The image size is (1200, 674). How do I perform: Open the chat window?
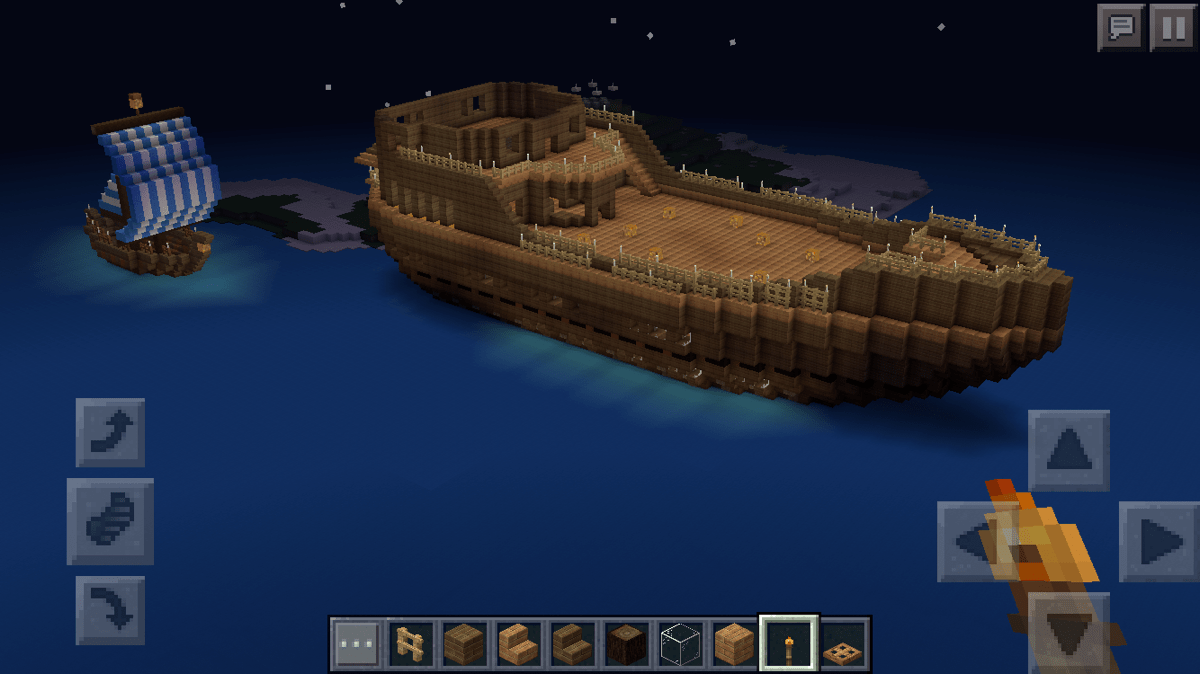(x=1121, y=27)
